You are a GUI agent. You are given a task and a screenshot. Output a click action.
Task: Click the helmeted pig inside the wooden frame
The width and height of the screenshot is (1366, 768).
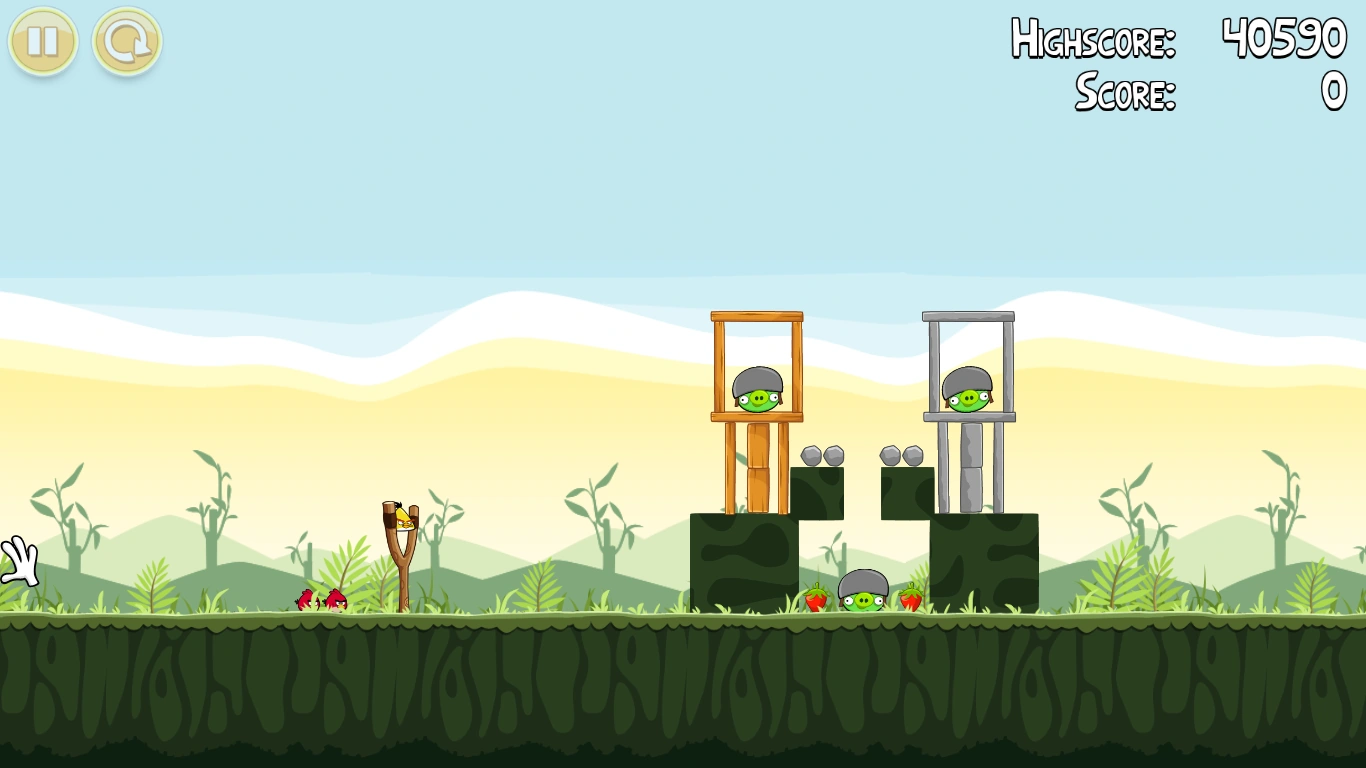[758, 392]
